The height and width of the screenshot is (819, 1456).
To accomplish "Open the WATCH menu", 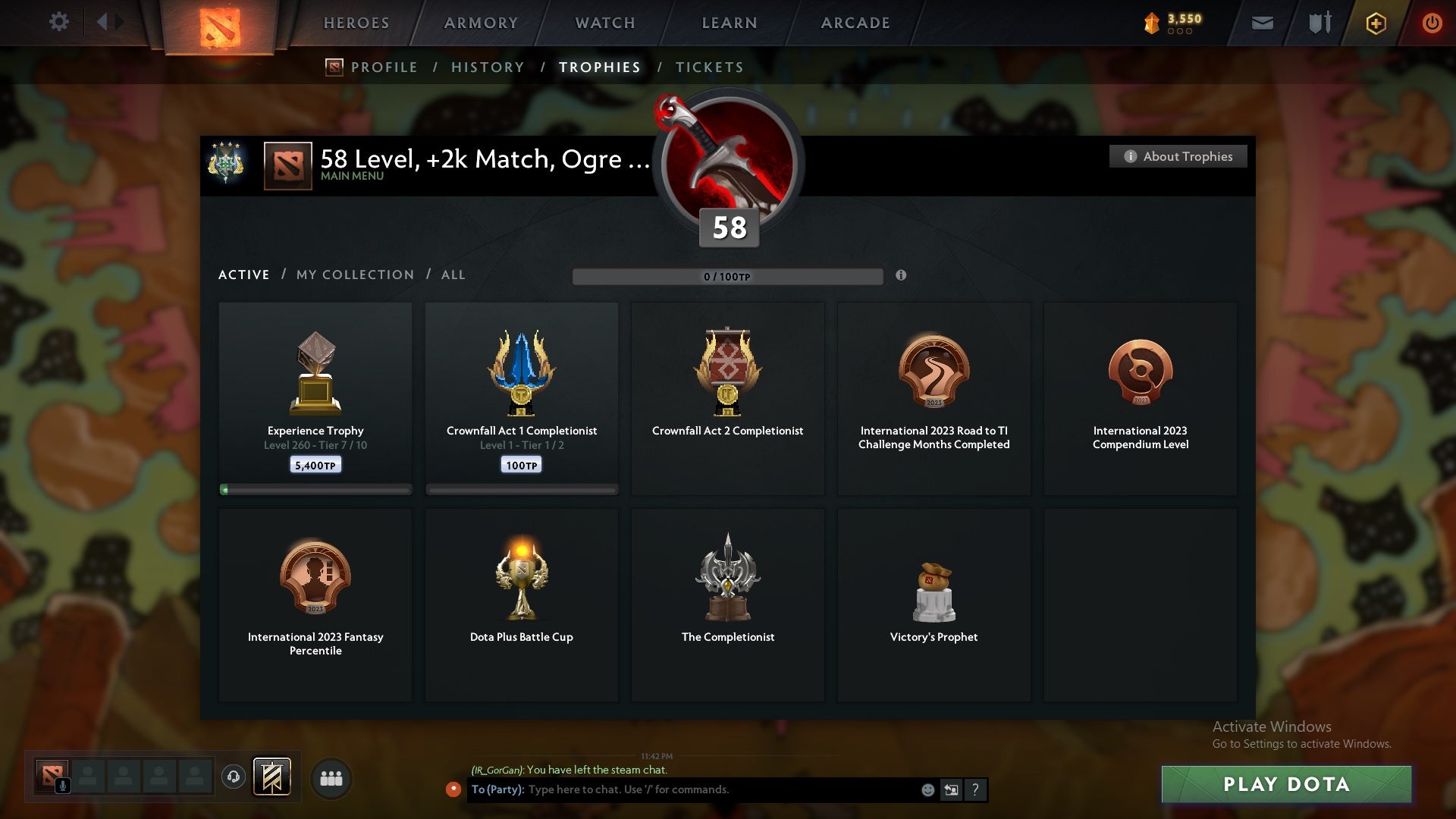I will pyautogui.click(x=603, y=23).
